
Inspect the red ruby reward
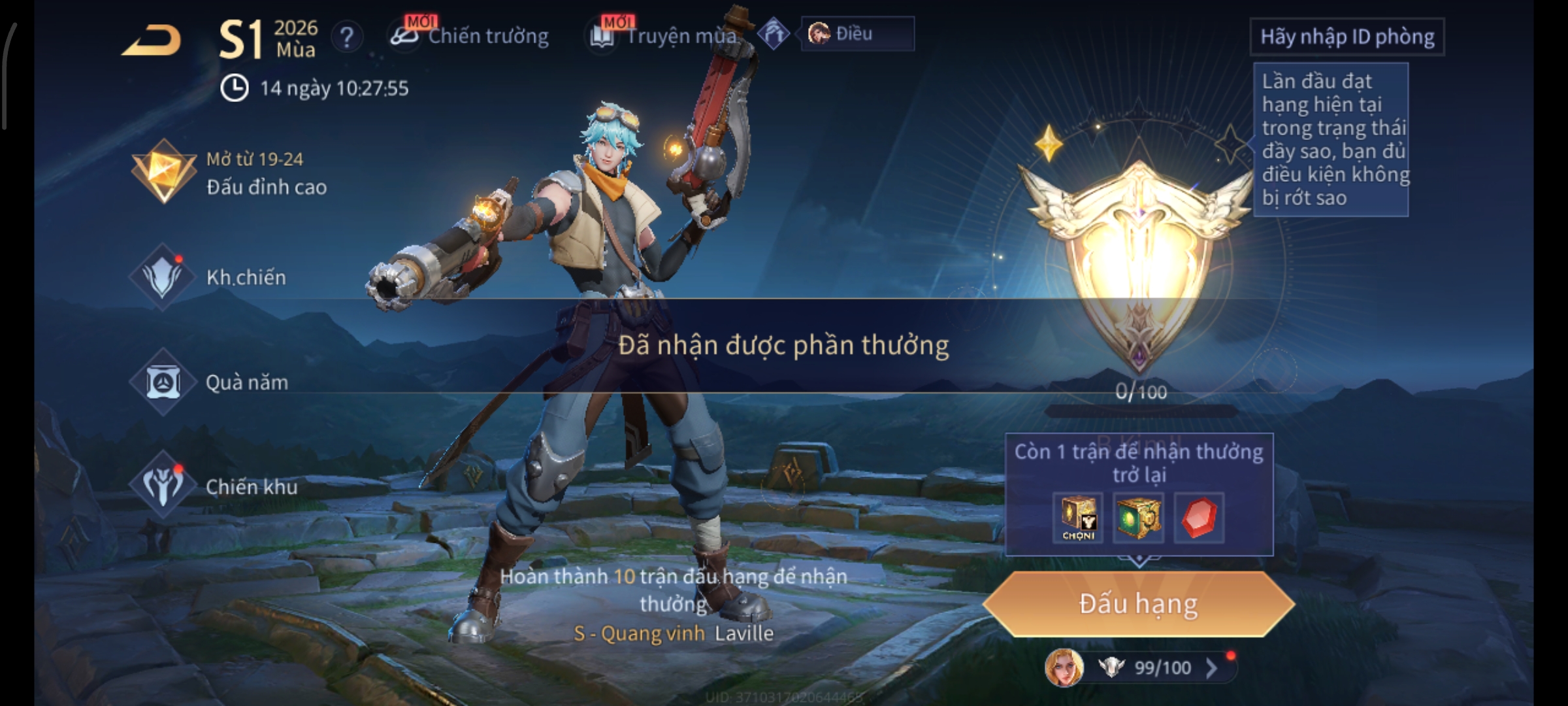1199,518
